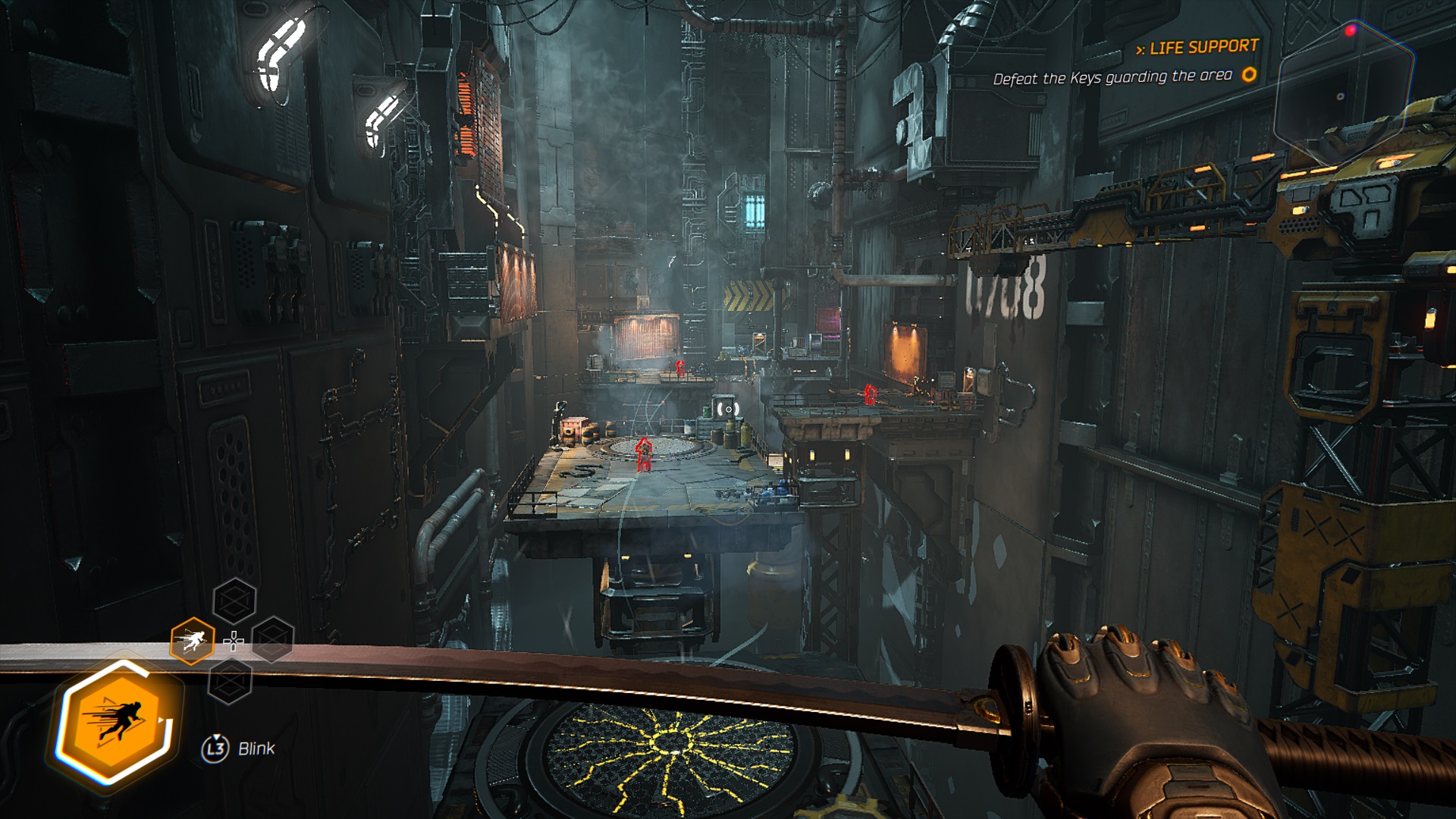Activate the large orange Blink ability icon
Screen dimensions: 1456x819
click(x=115, y=720)
